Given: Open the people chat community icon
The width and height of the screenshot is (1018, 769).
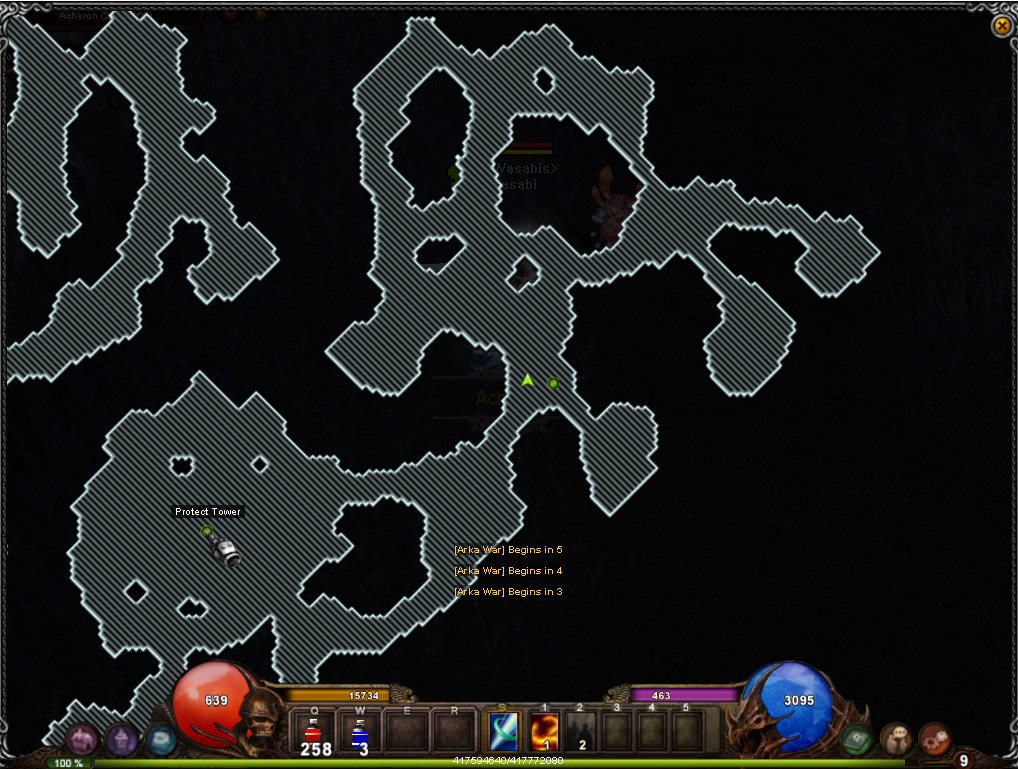Looking at the screenshot, I should [x=896, y=739].
